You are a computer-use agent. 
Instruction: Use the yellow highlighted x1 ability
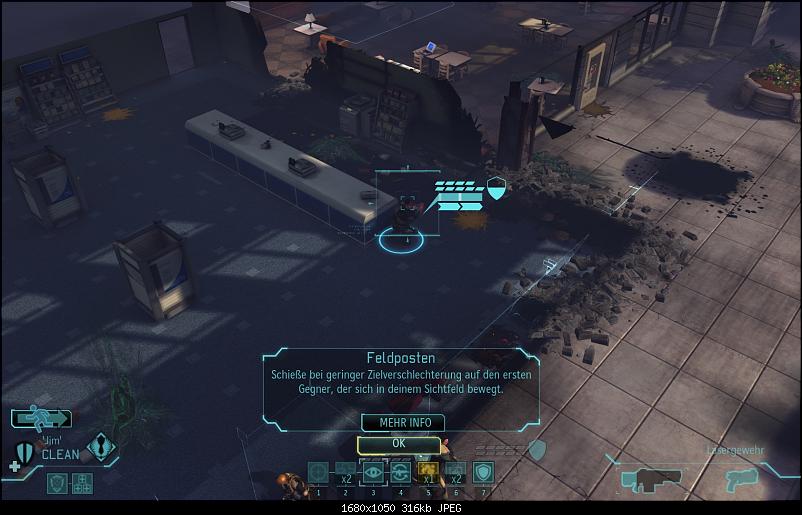click(x=428, y=472)
